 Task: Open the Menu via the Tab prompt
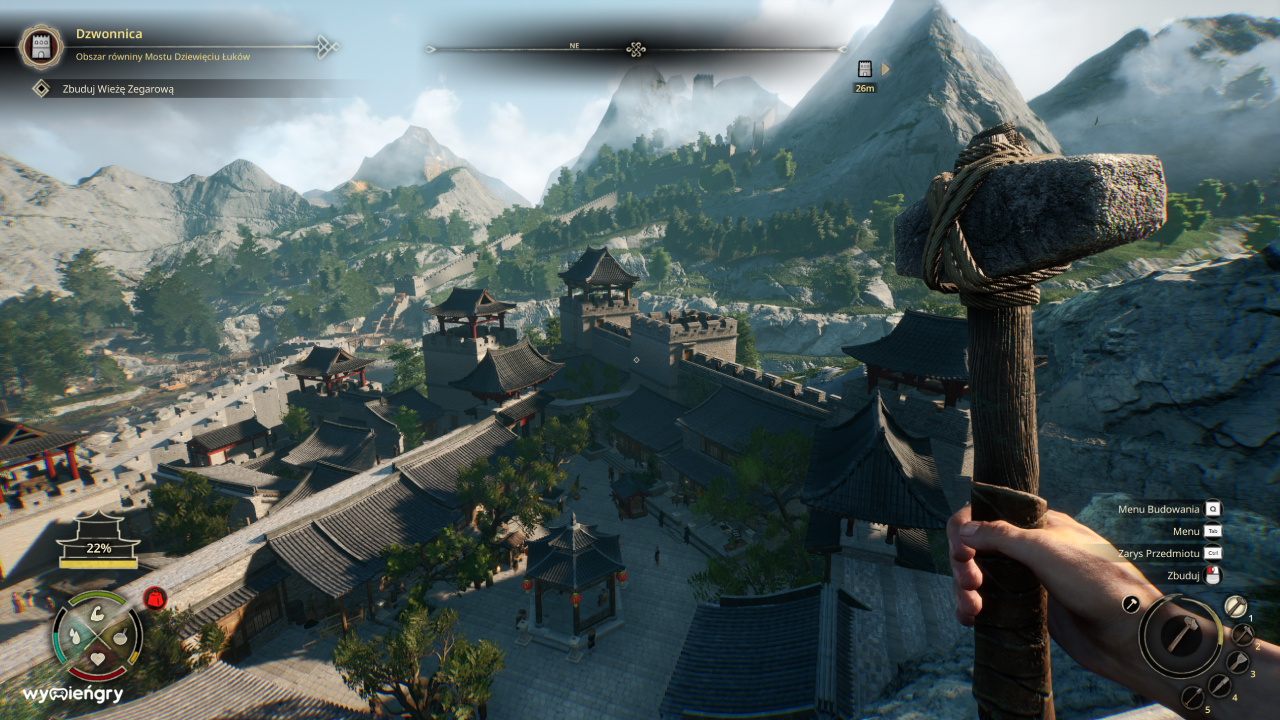pos(1212,531)
